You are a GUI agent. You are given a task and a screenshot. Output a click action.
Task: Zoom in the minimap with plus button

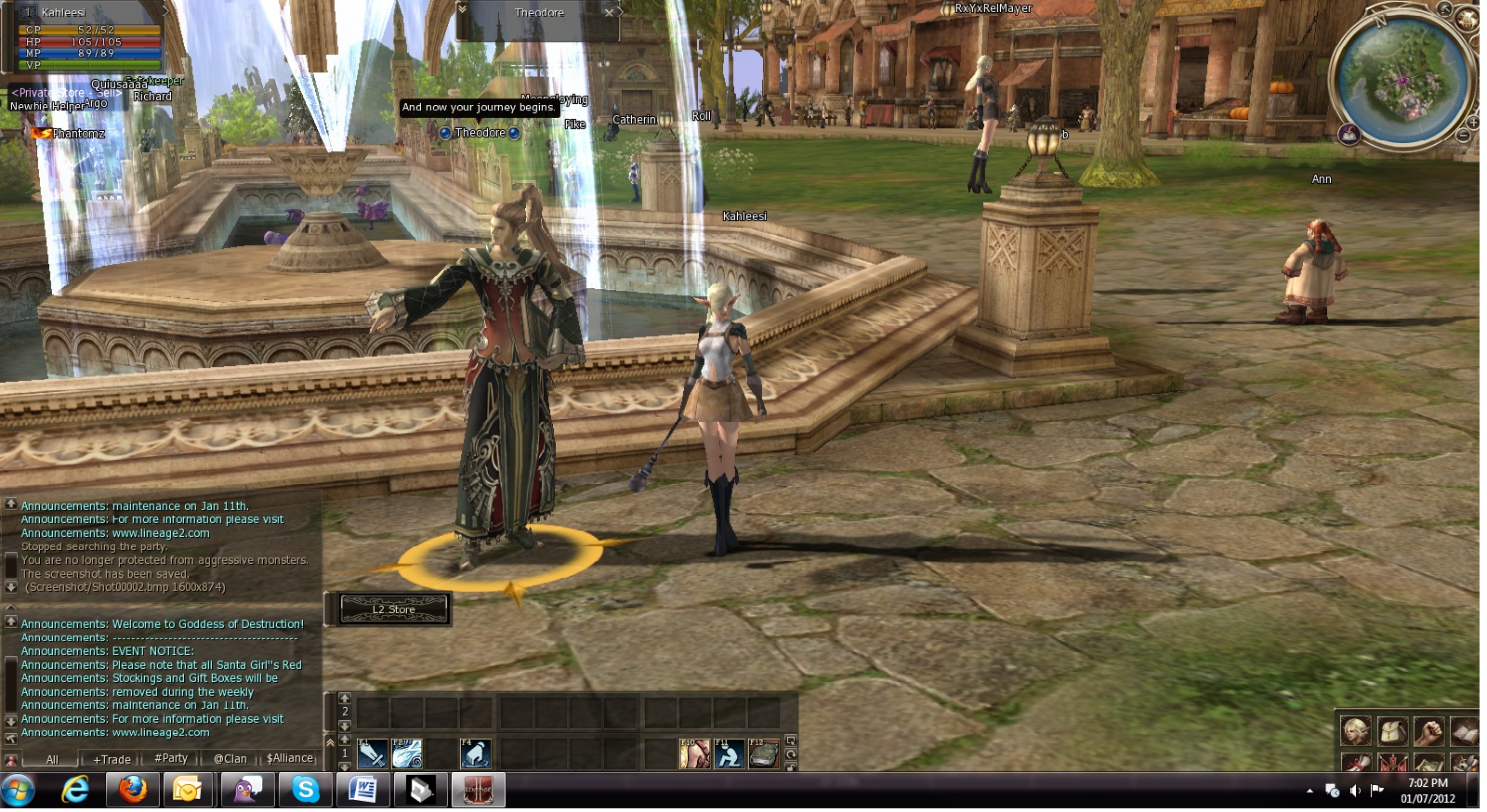pyautogui.click(x=1472, y=122)
